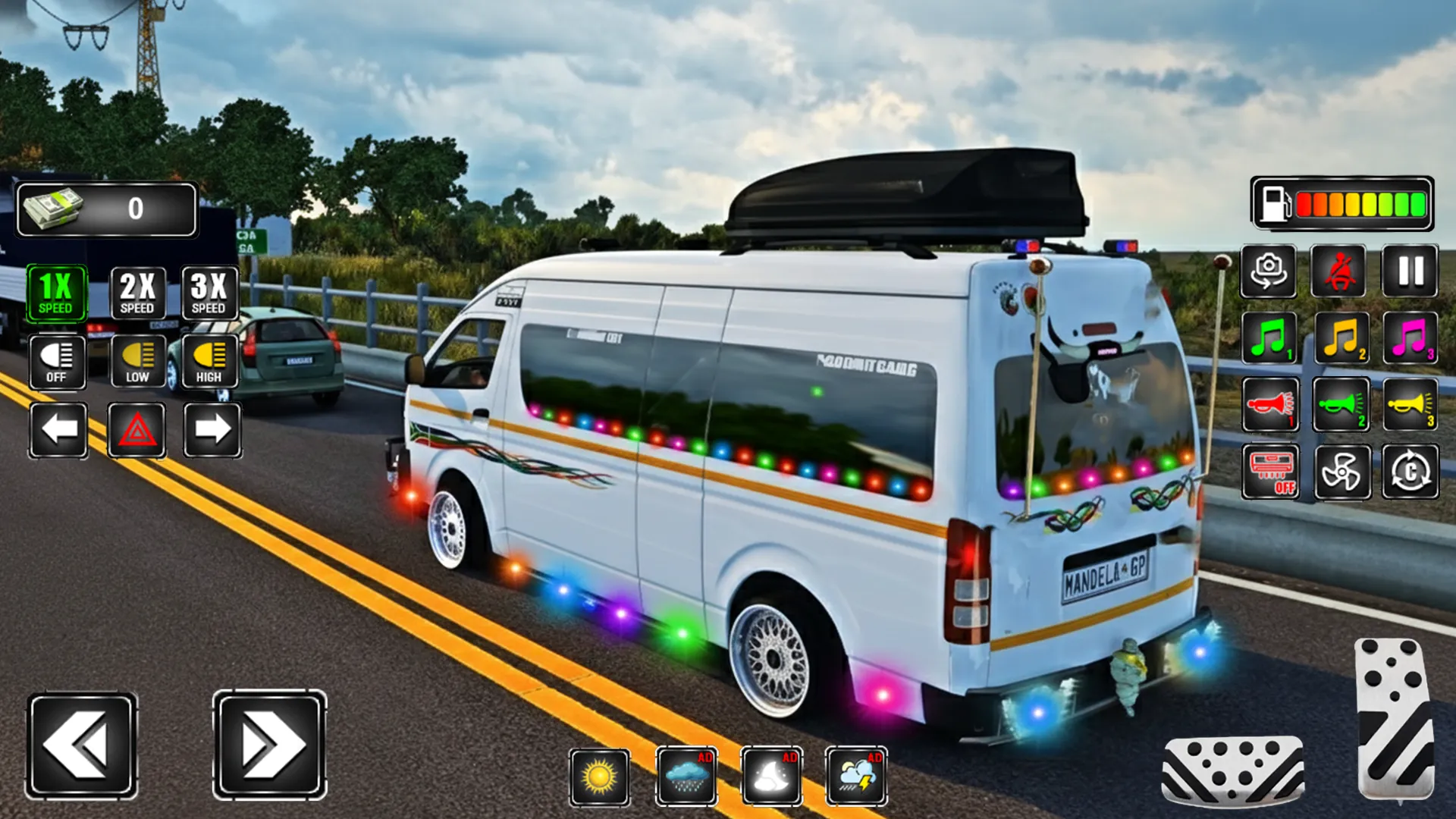The width and height of the screenshot is (1456, 819).
Task: Set headlights to HIGH beam
Action: (x=210, y=359)
